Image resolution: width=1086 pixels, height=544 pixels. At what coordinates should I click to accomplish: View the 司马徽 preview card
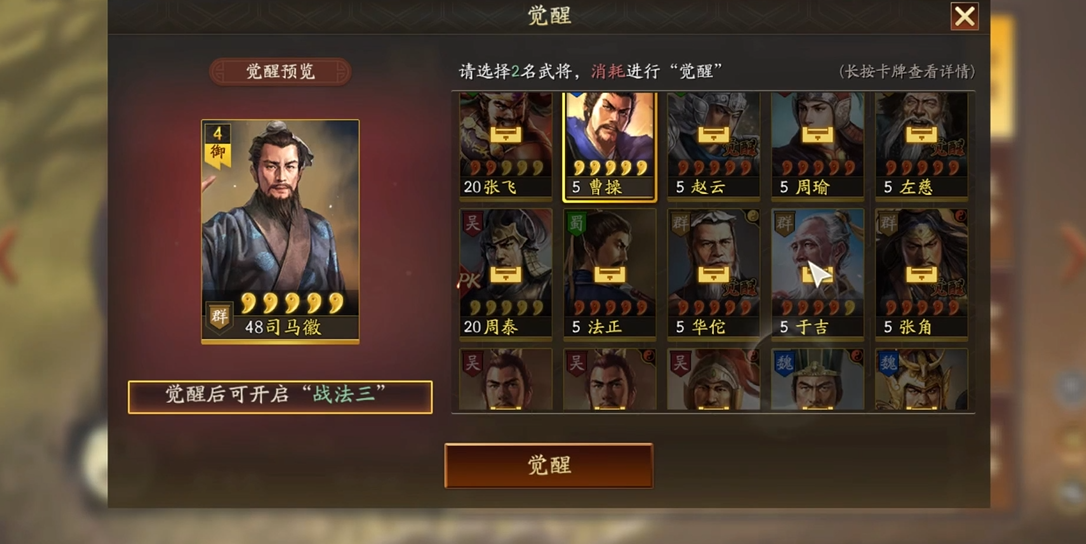[x=280, y=232]
